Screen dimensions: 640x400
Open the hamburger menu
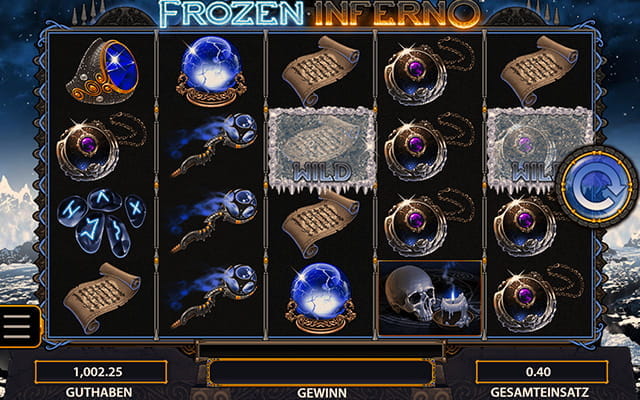pos(17,326)
